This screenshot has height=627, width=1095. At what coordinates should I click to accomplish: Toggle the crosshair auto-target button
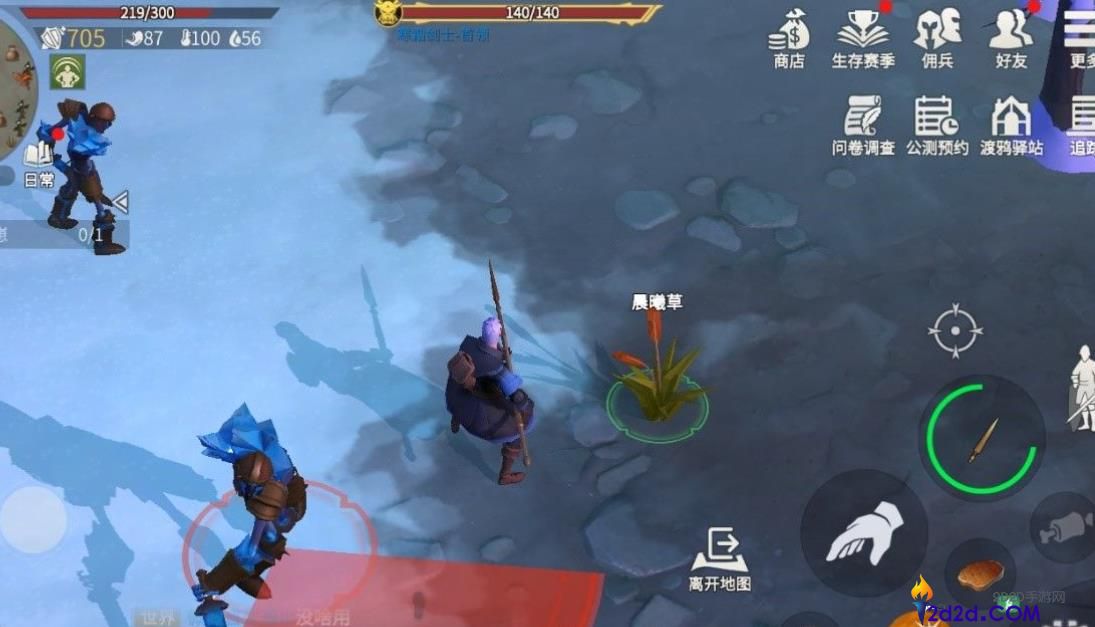(955, 330)
